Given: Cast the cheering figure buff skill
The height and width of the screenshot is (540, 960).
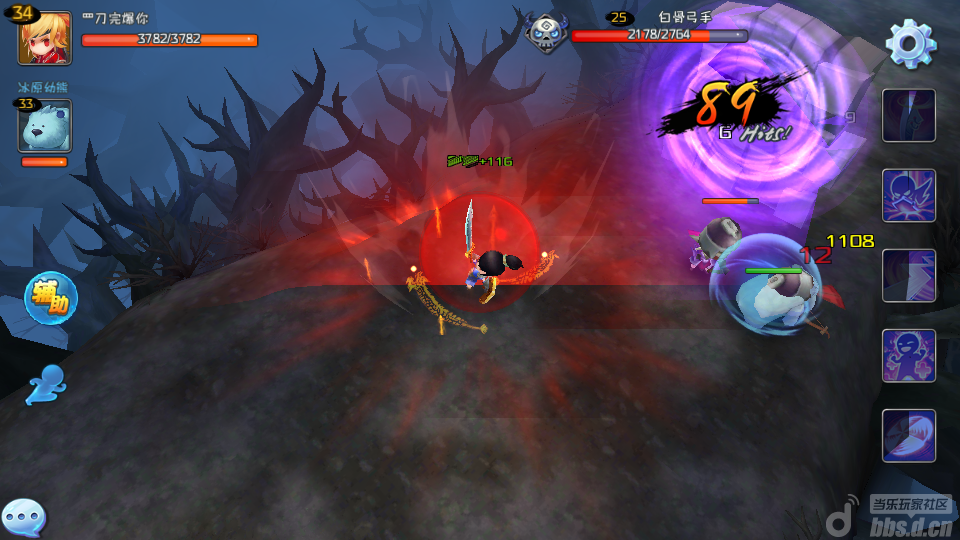Looking at the screenshot, I should pos(908,356).
